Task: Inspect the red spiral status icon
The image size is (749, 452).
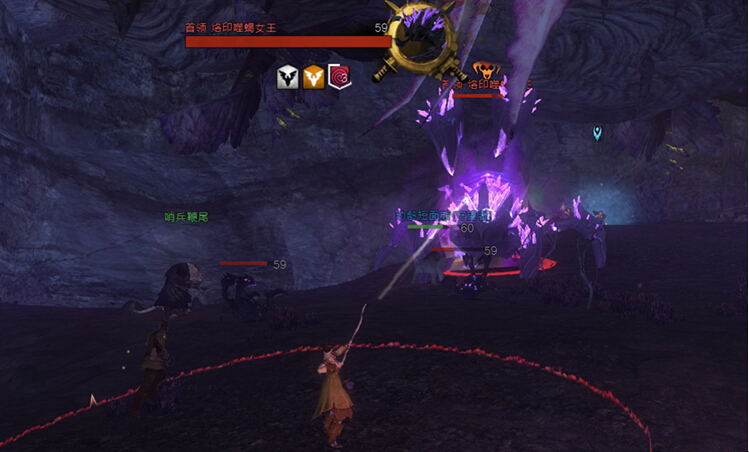Action: pos(340,77)
